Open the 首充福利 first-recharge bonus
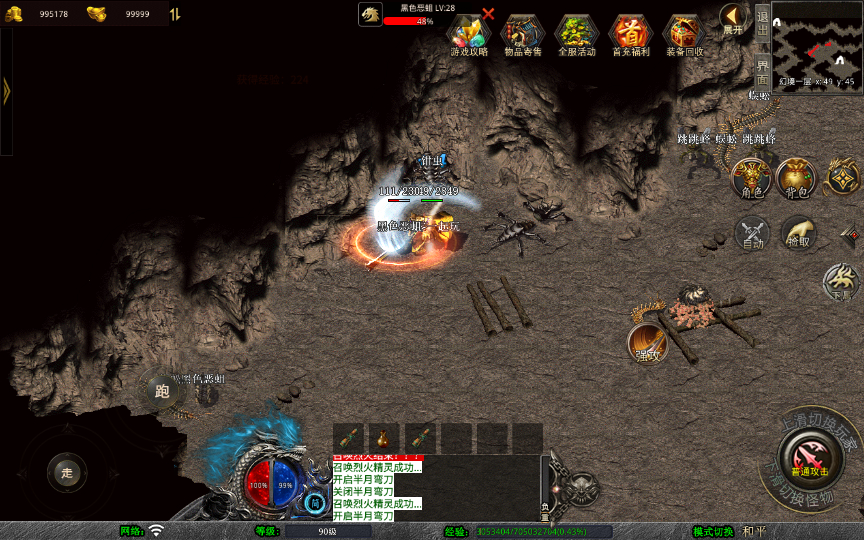The height and width of the screenshot is (540, 864). coord(631,33)
